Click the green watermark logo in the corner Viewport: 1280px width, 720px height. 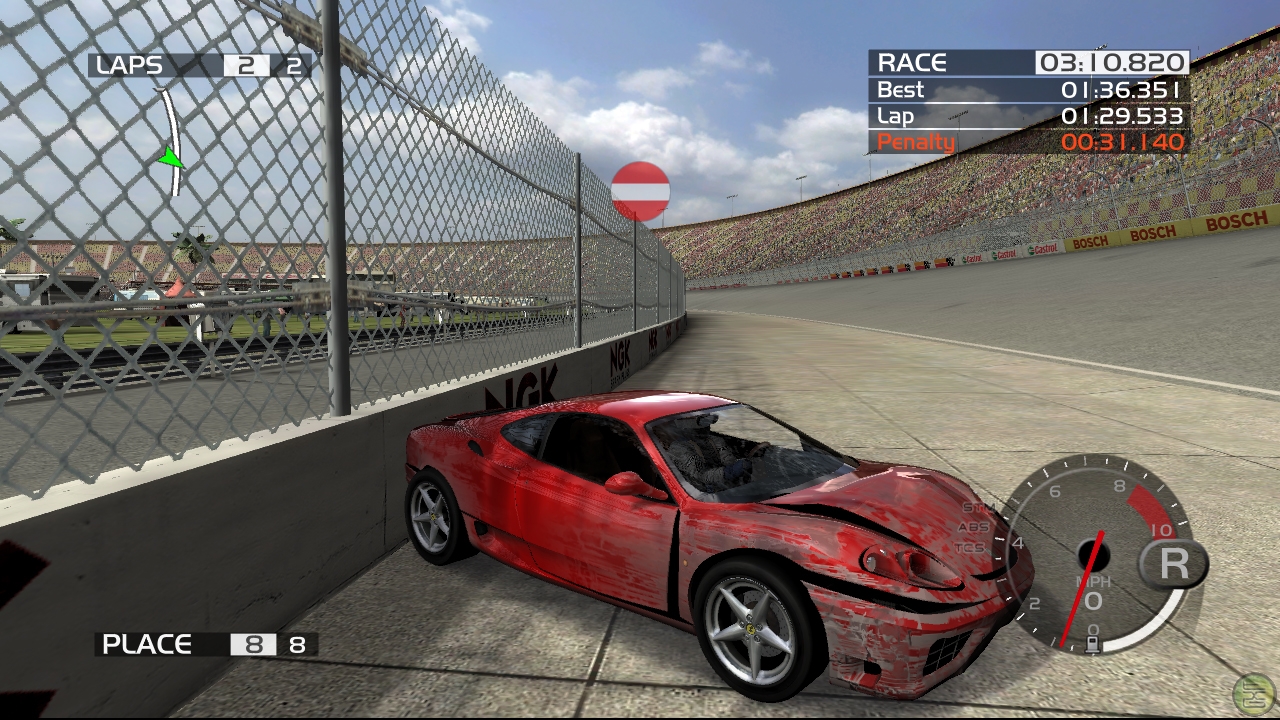[1253, 693]
